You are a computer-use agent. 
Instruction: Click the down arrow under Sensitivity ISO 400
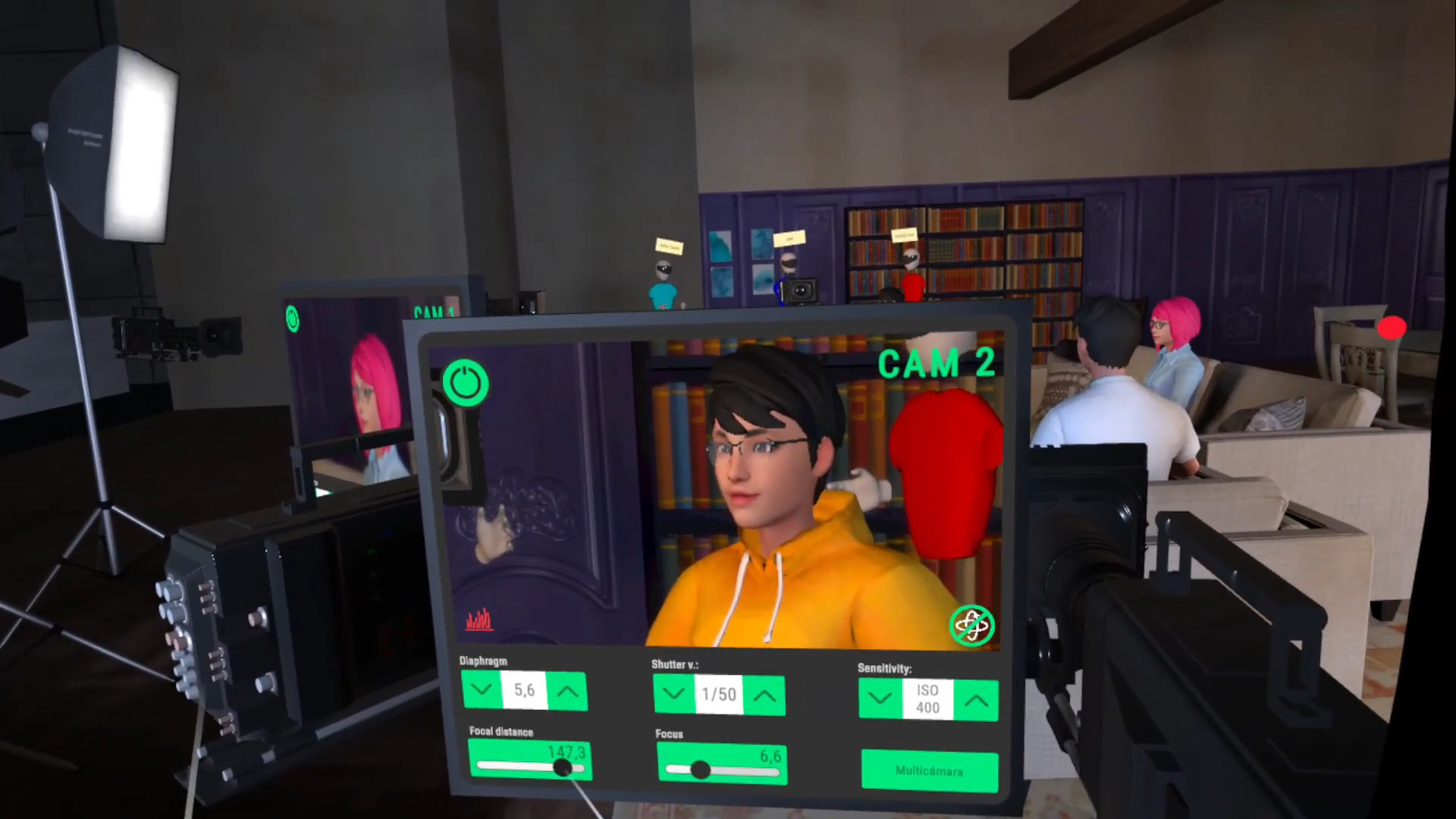pyautogui.click(x=880, y=699)
